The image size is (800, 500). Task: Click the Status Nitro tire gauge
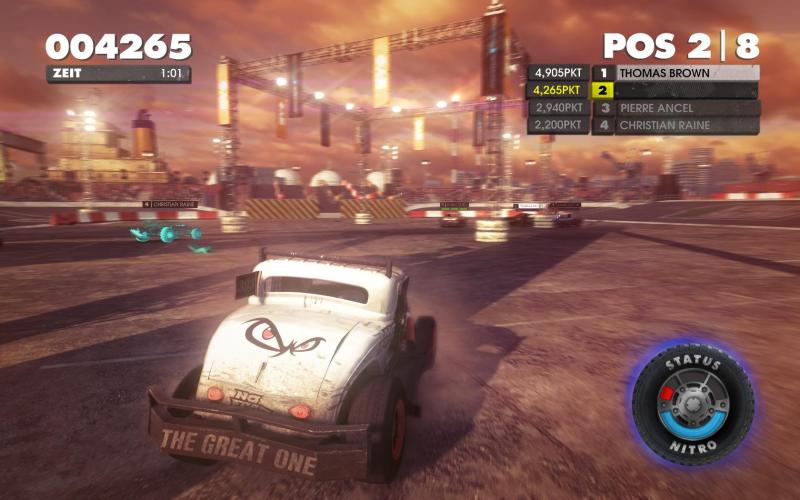point(692,400)
